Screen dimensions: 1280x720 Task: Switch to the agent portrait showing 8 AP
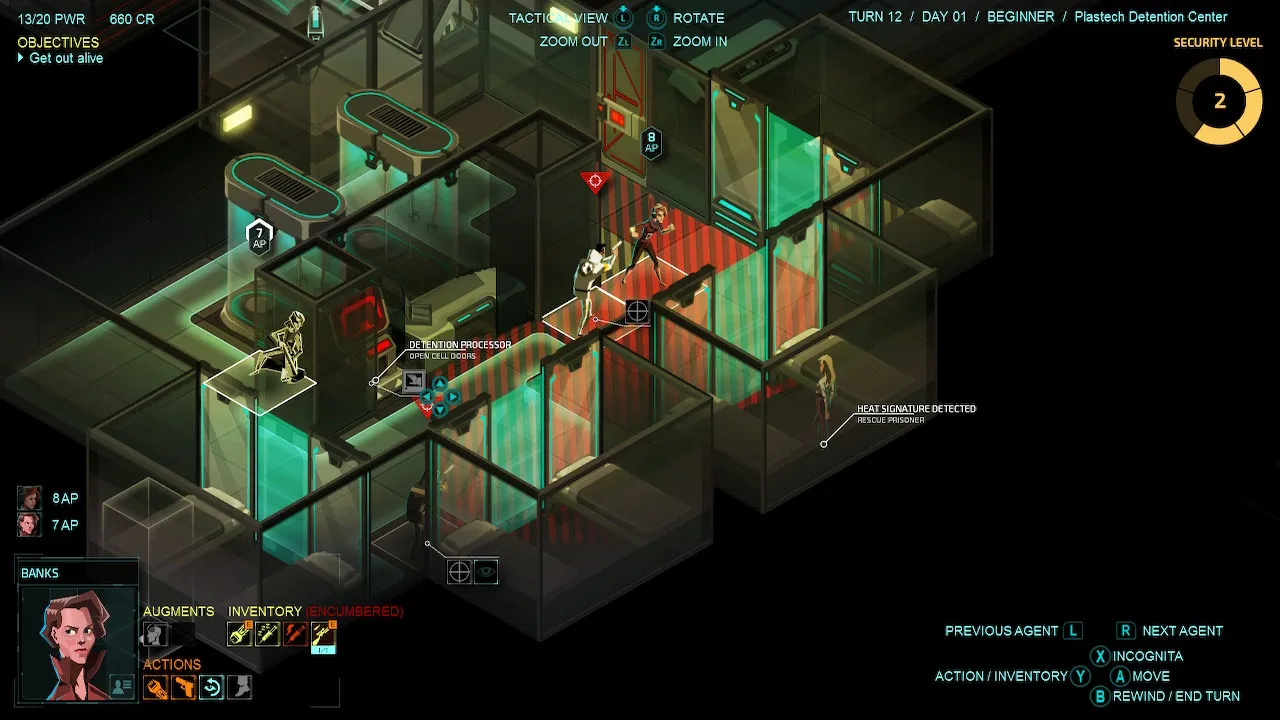28,497
